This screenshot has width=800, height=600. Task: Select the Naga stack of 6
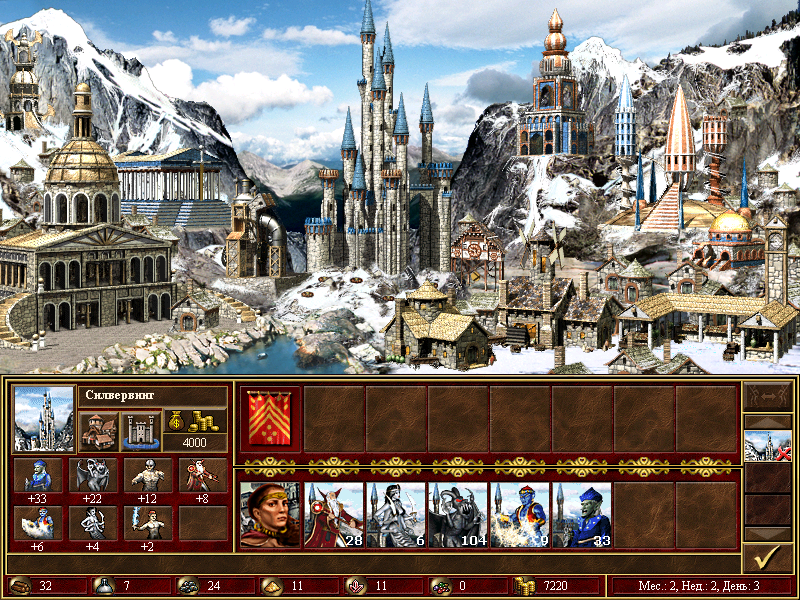click(x=395, y=515)
